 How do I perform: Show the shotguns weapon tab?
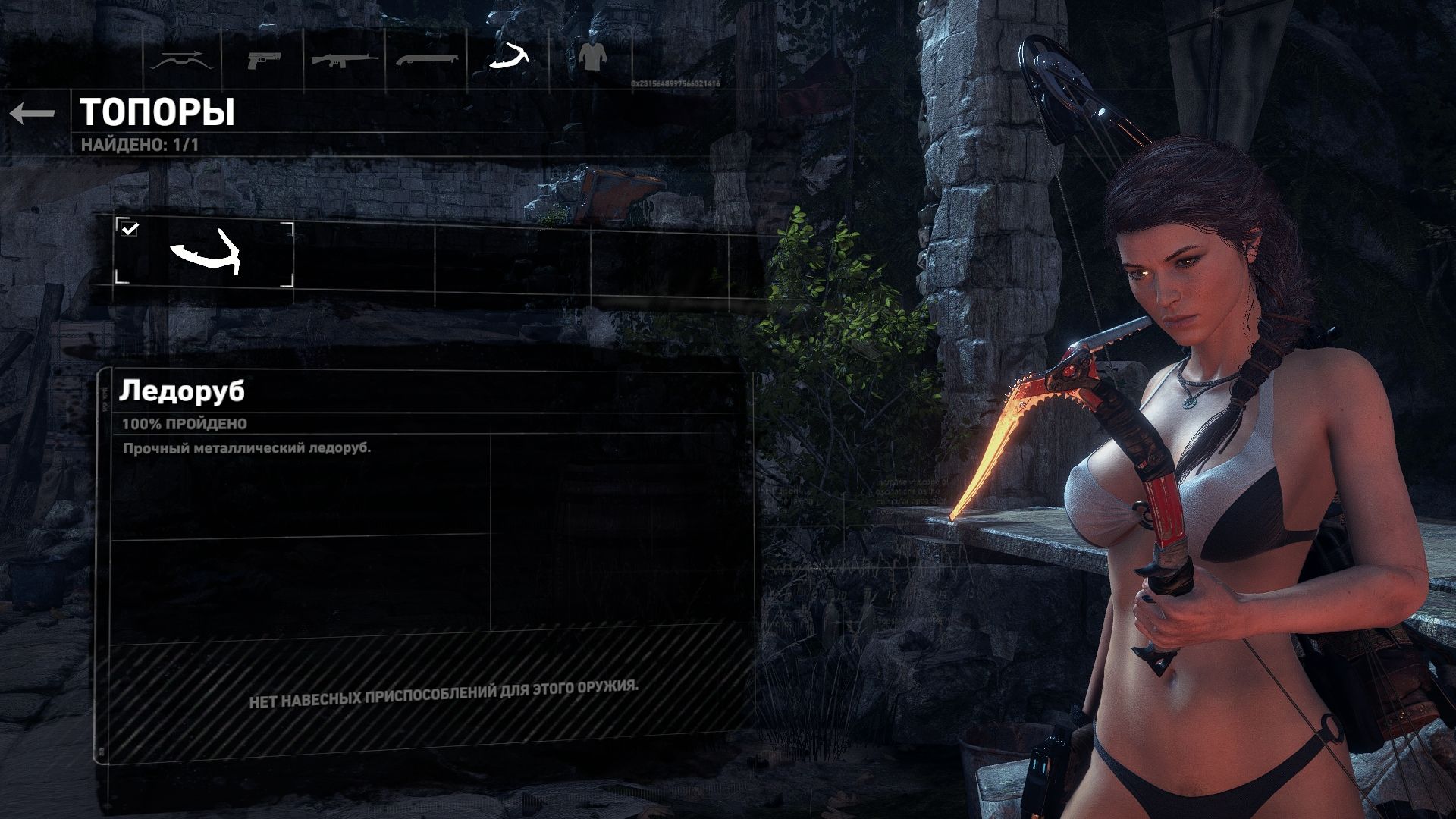426,59
